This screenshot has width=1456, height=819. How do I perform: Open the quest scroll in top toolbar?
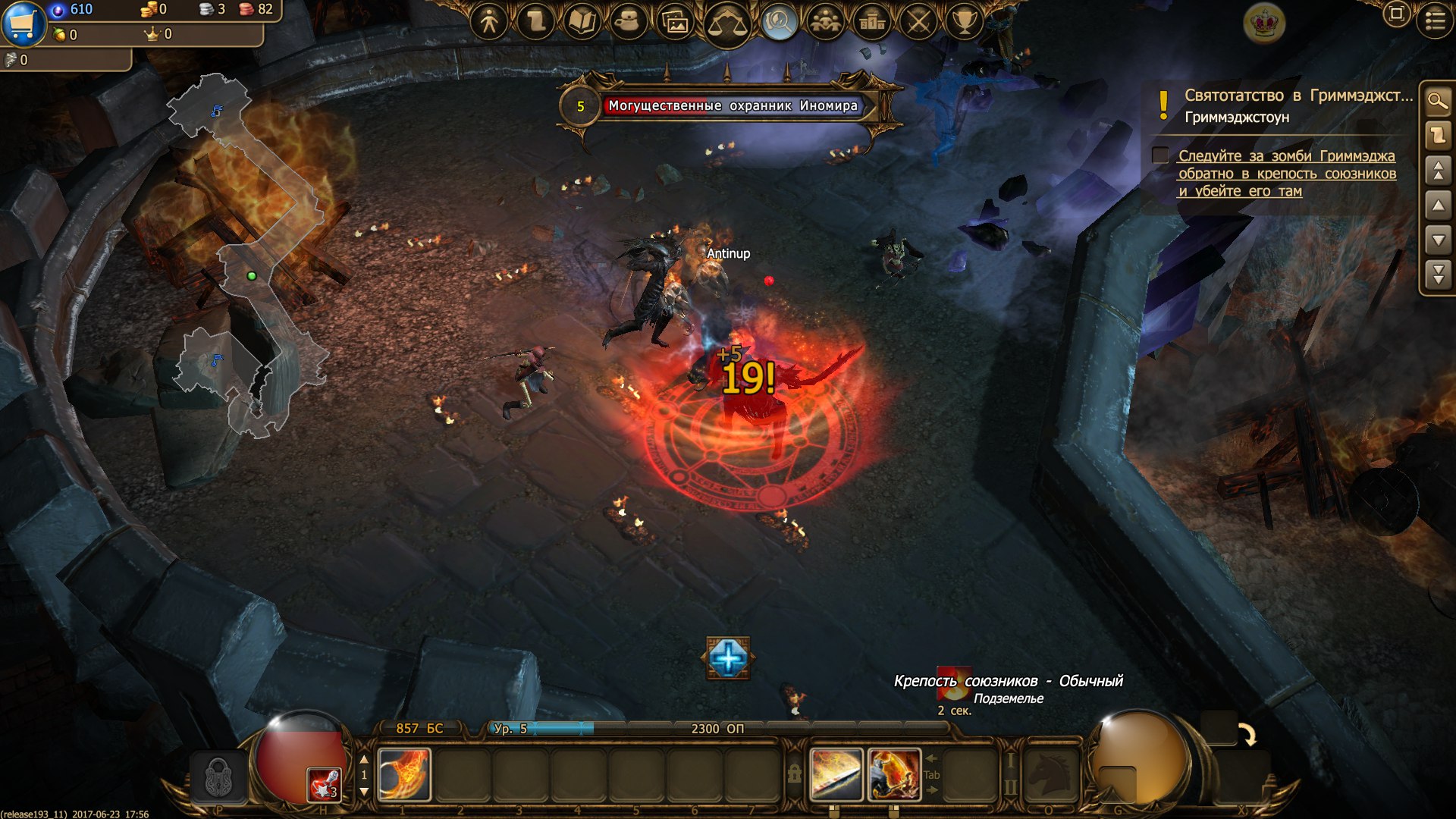click(x=536, y=22)
